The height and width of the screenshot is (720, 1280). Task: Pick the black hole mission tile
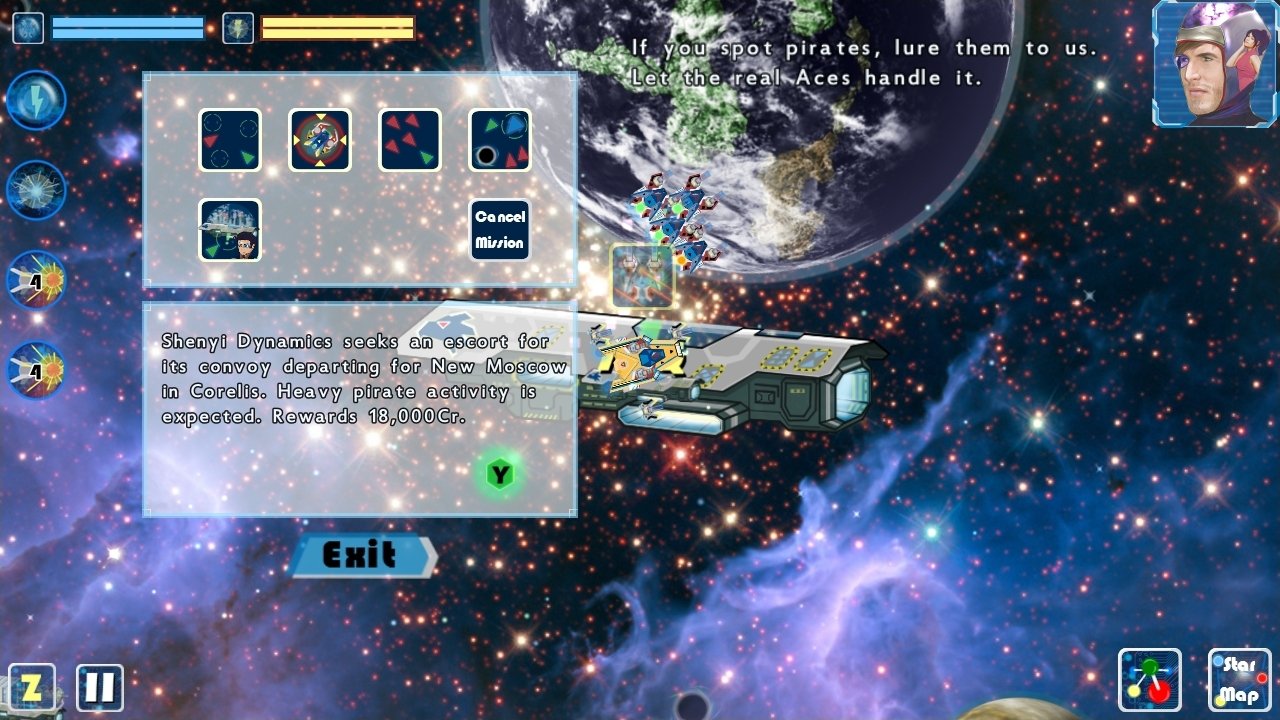[499, 141]
